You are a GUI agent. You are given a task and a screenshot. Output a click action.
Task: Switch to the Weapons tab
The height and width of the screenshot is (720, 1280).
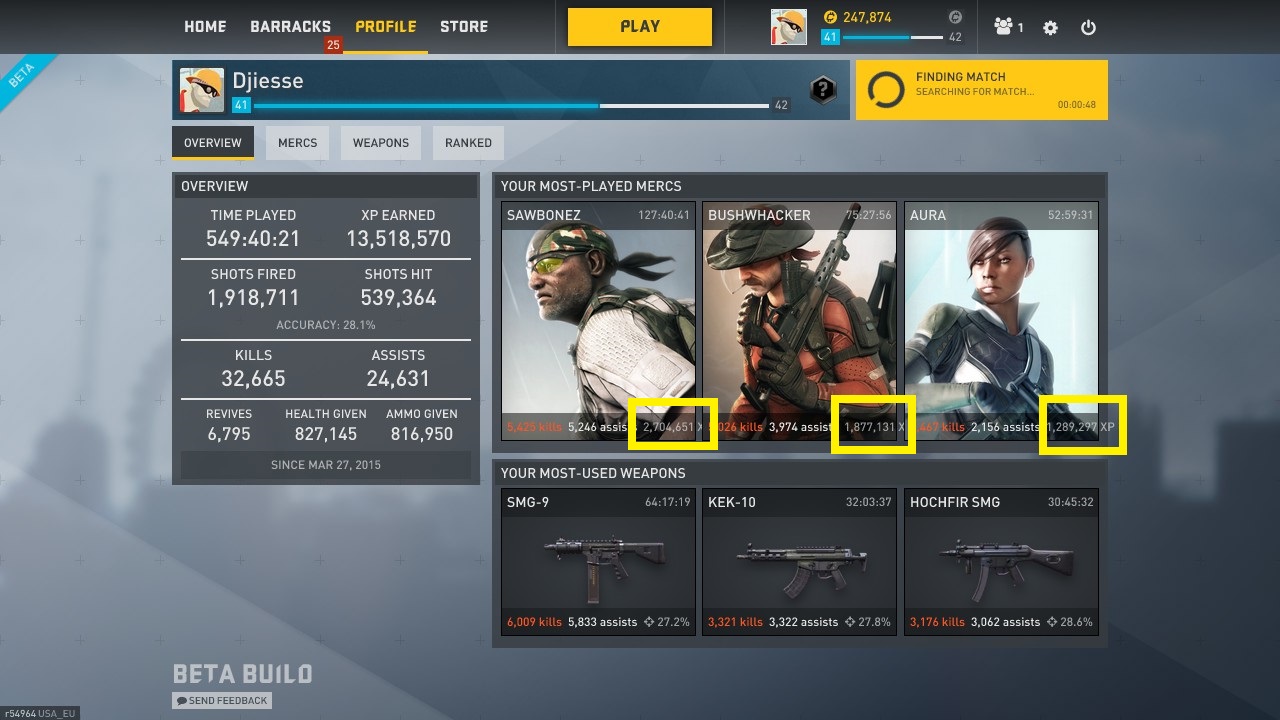[x=381, y=143]
